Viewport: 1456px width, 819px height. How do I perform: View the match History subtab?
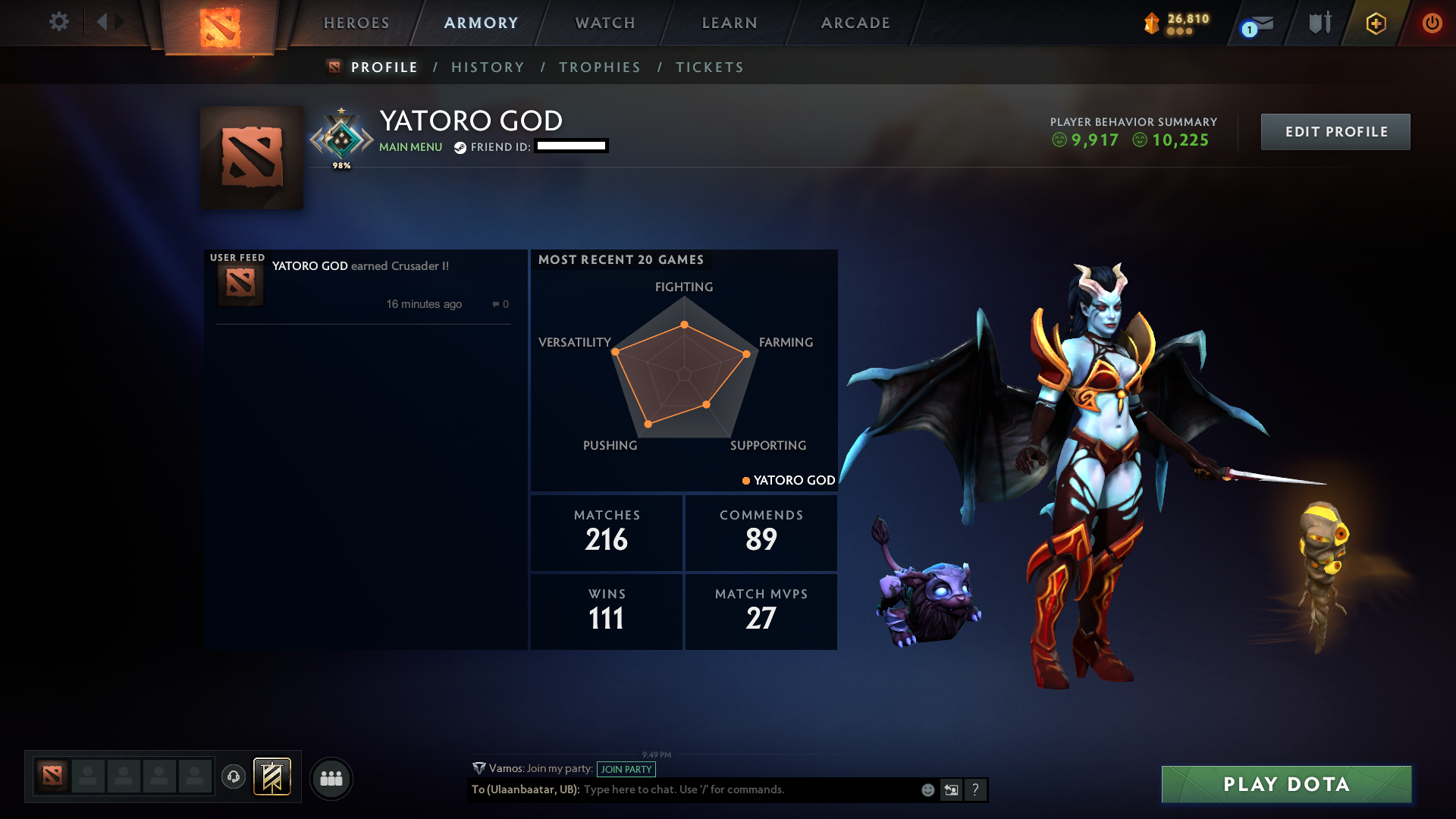pyautogui.click(x=488, y=67)
